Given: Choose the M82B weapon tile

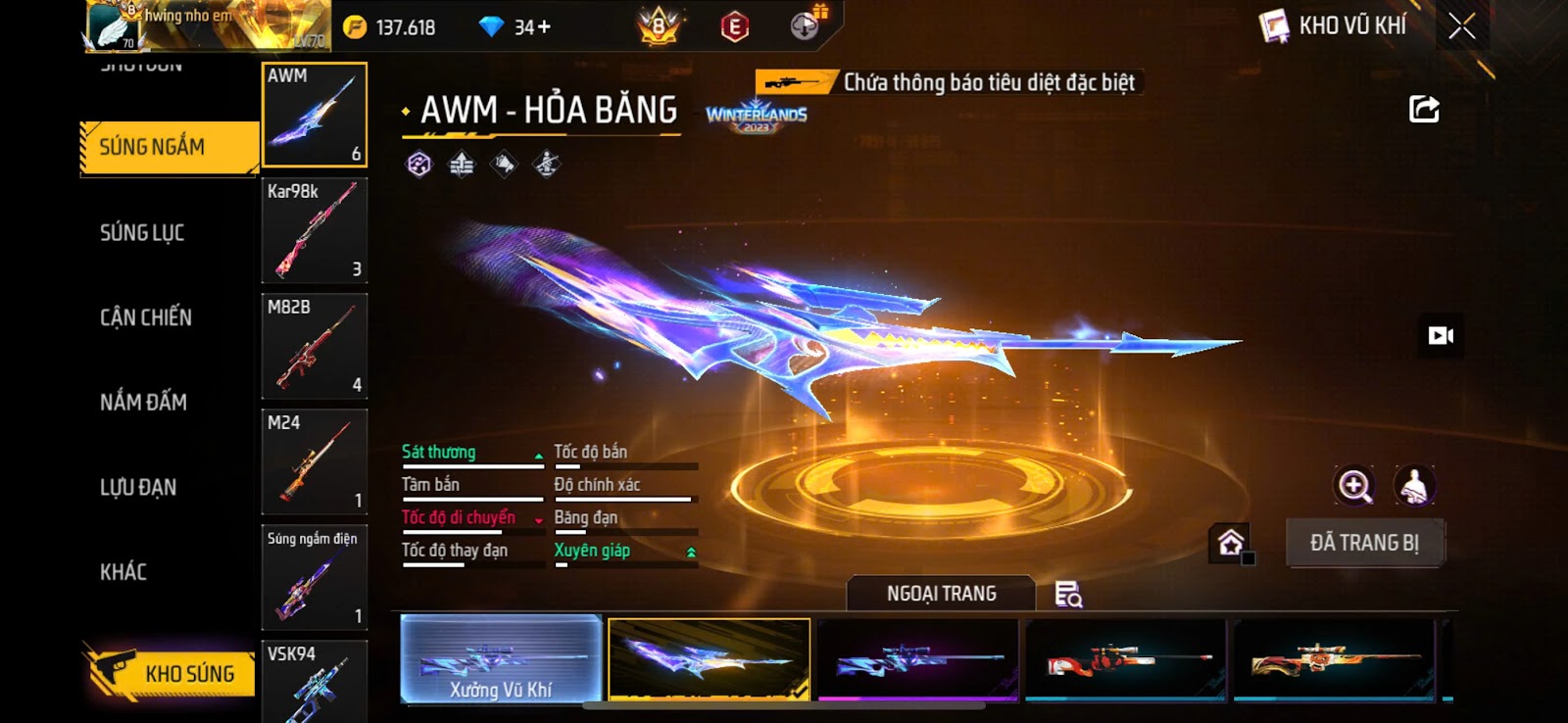Looking at the screenshot, I should (315, 347).
